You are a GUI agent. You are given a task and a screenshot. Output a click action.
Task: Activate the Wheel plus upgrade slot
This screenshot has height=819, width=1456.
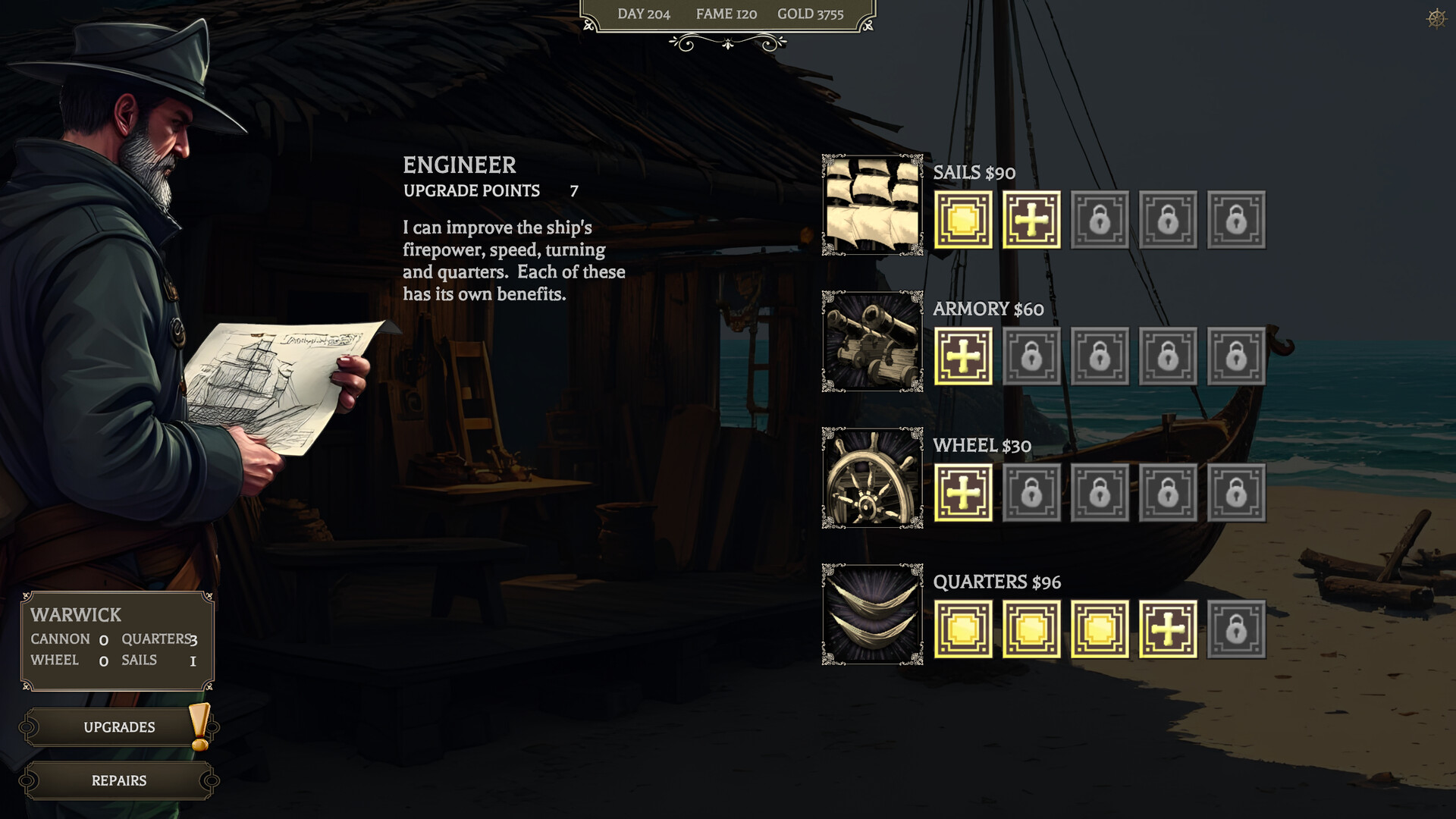click(963, 493)
